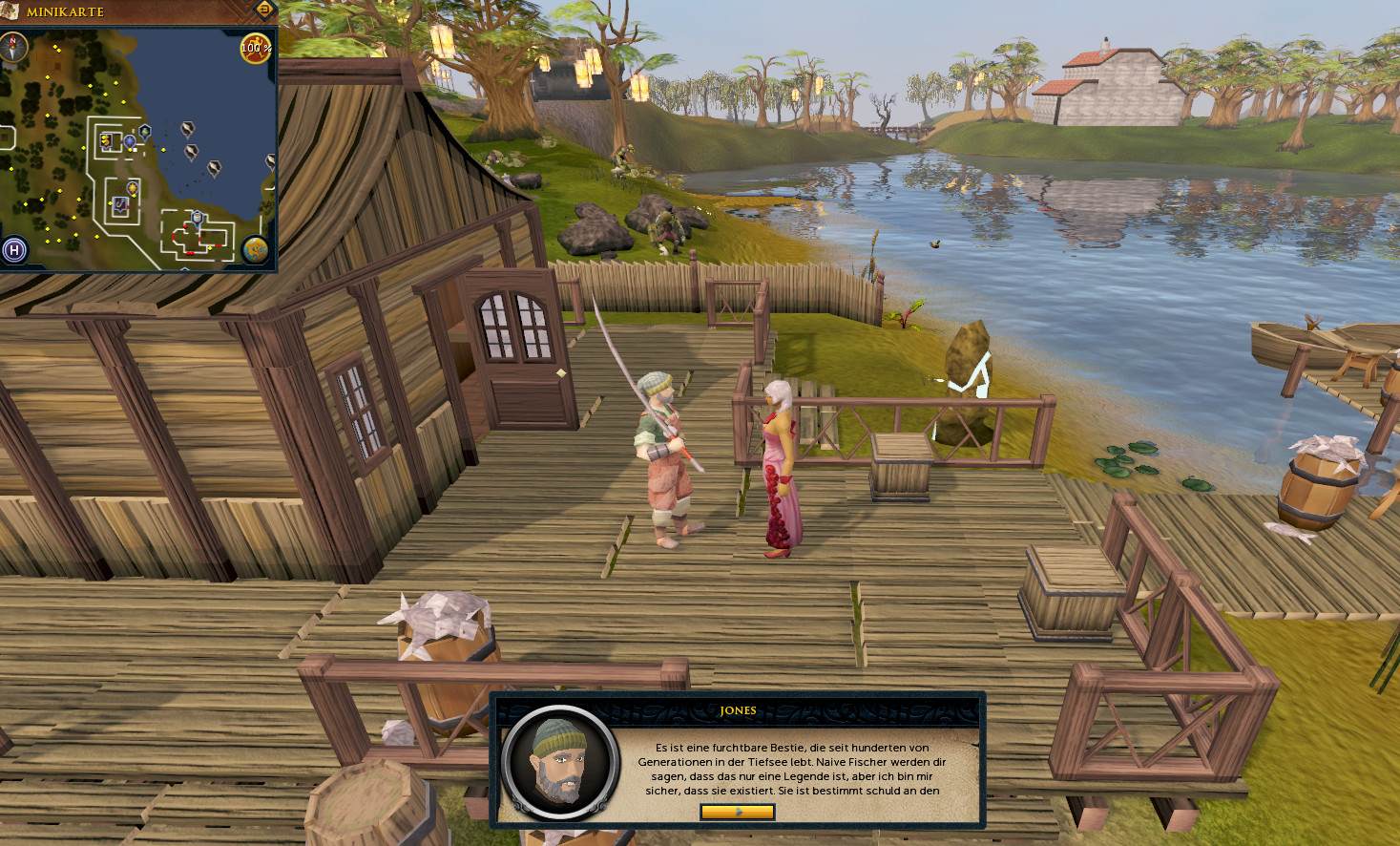The height and width of the screenshot is (846, 1400).
Task: Click the yellow sun marker on minimap
Action: pyautogui.click(x=133, y=188)
